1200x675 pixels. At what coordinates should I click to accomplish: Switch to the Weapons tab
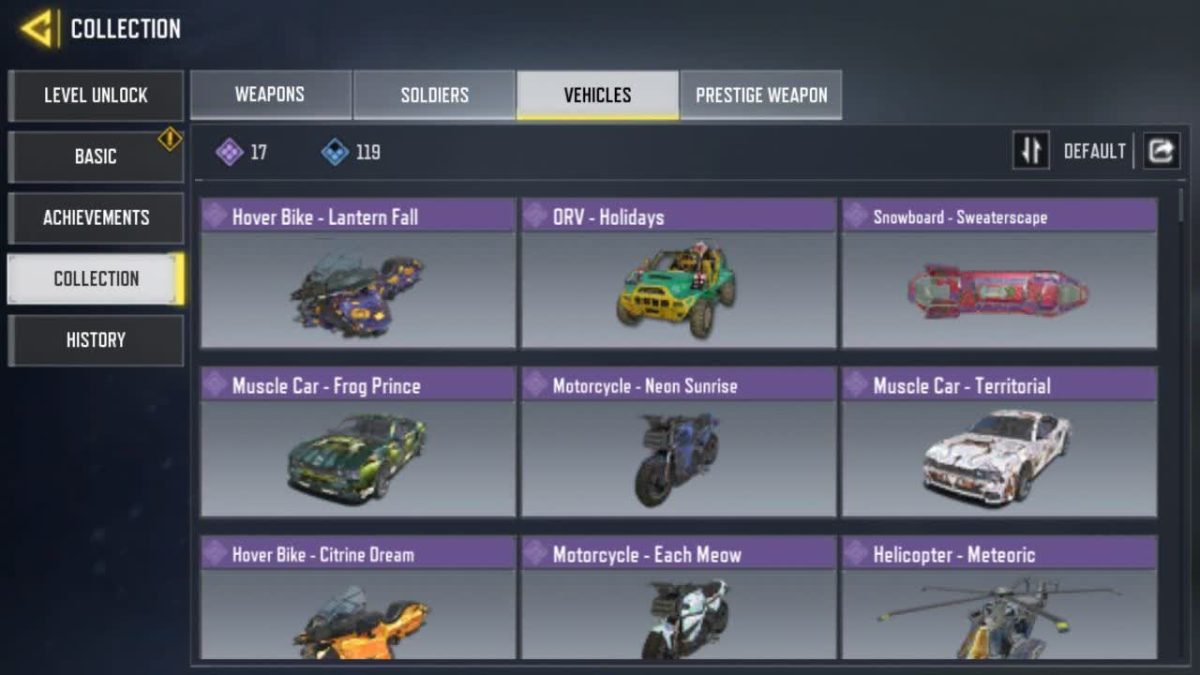[270, 96]
